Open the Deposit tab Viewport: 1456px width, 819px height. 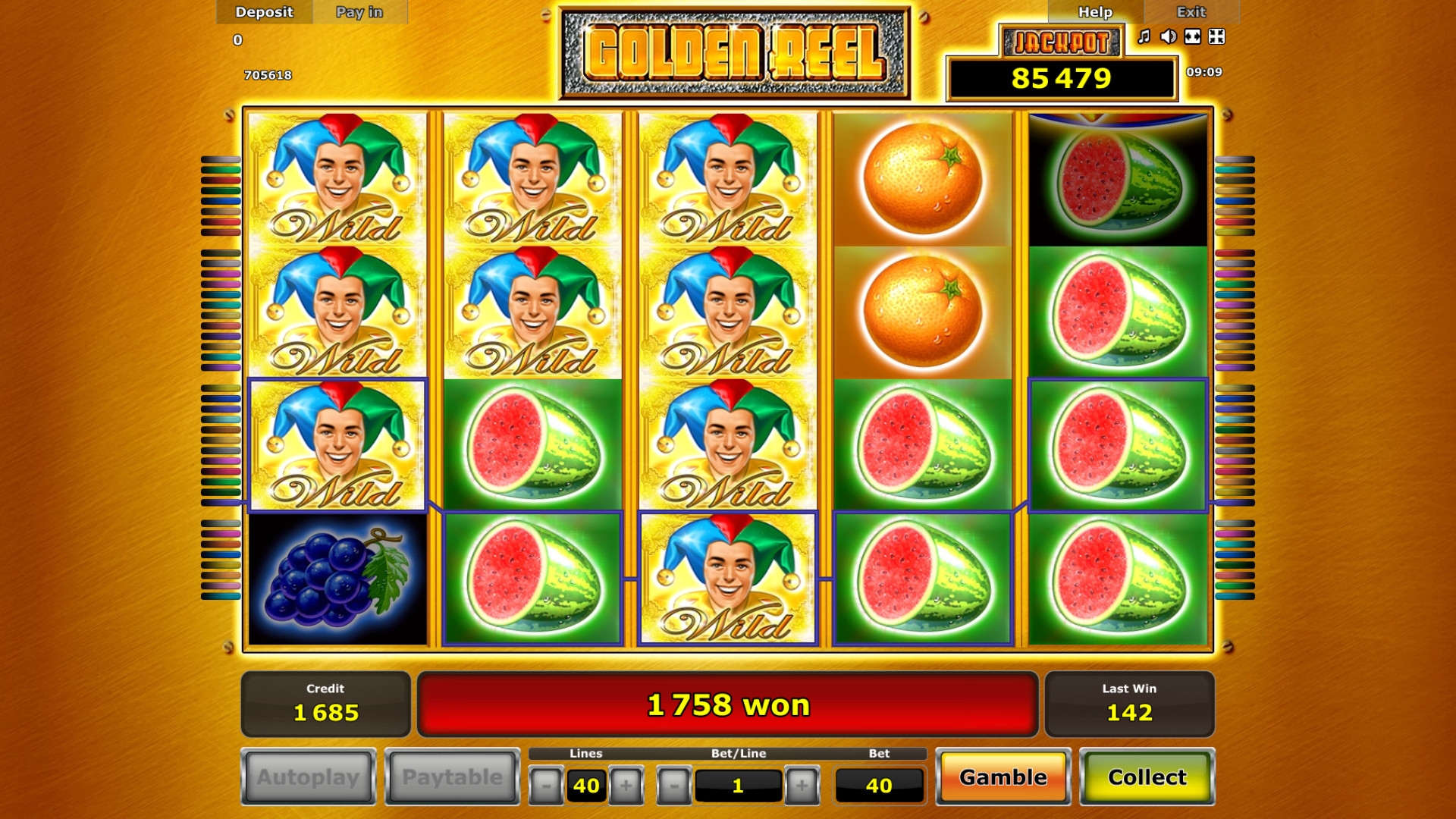pyautogui.click(x=264, y=12)
